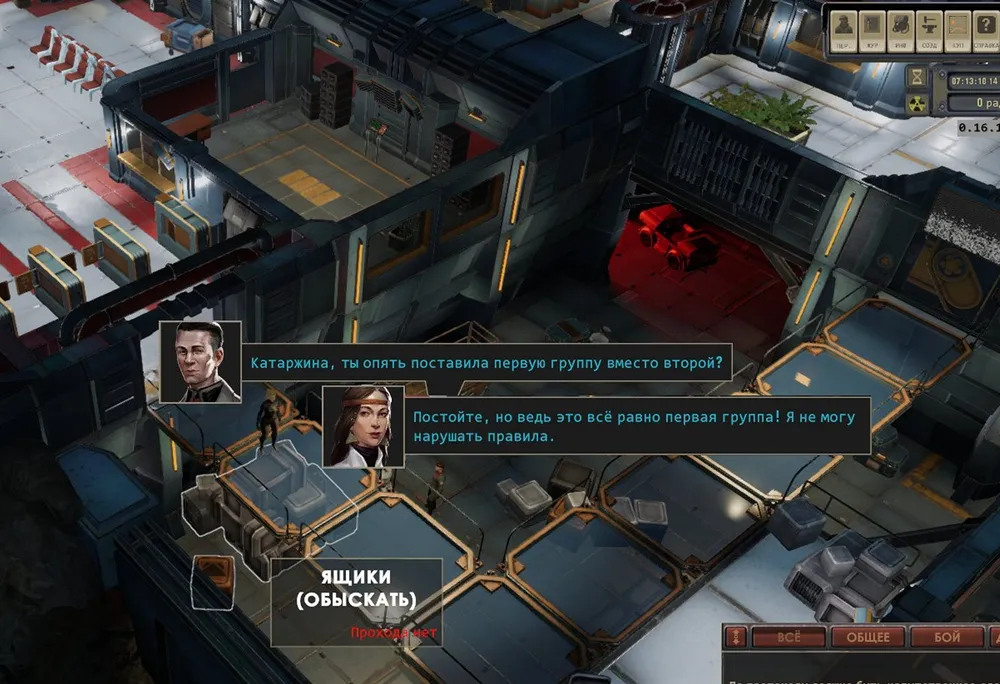1000x684 pixels.
Task: Open the journal (ЖУР) button
Action: [x=873, y=29]
